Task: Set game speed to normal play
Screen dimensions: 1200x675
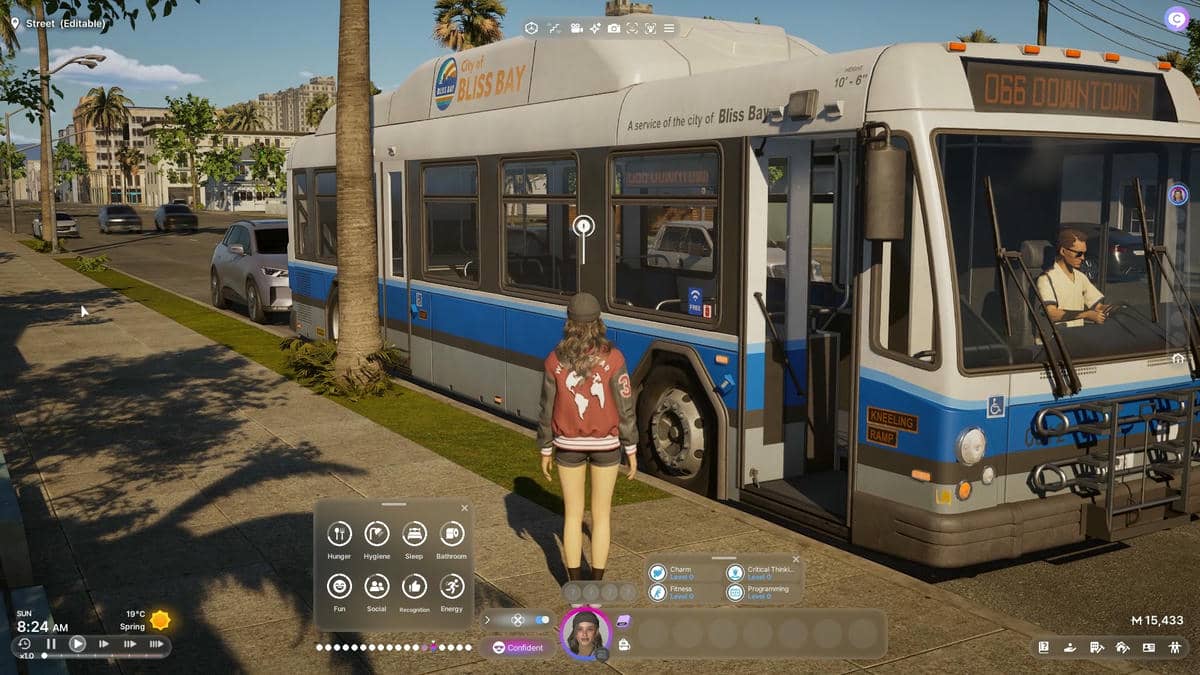Action: (x=77, y=644)
